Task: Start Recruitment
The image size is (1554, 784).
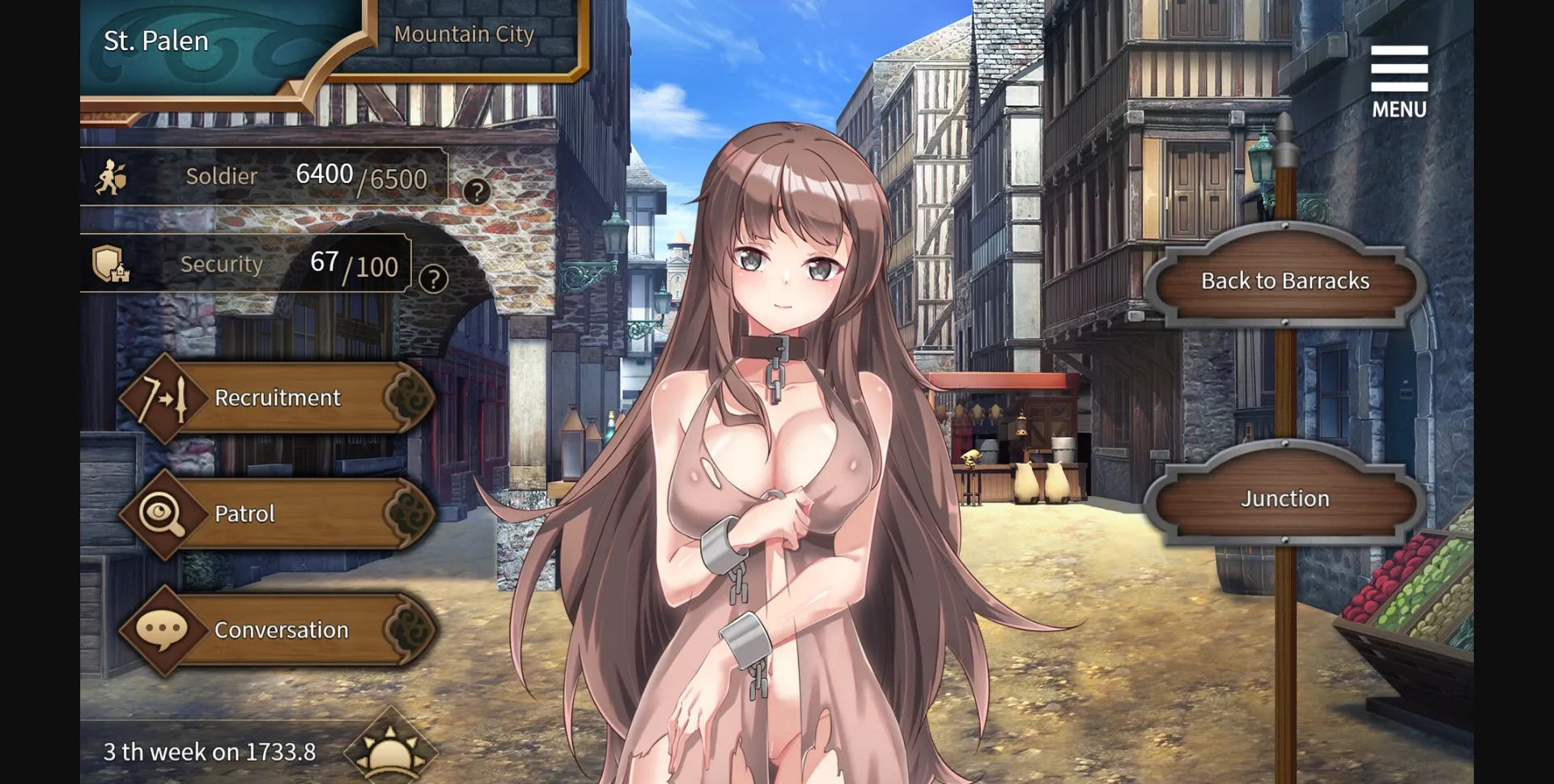Action: tap(277, 397)
